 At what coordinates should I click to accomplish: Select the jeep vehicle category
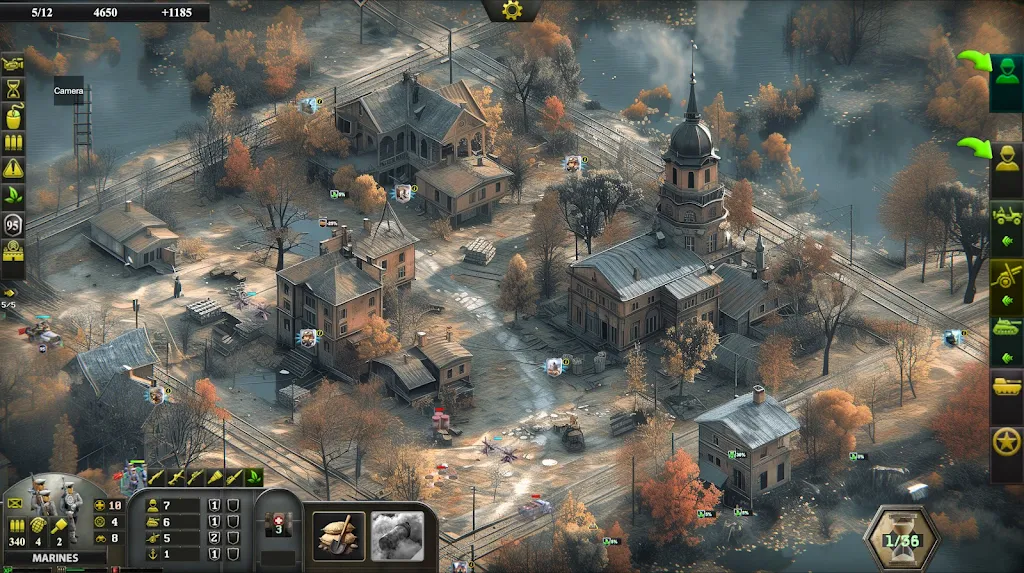[x=1006, y=216]
